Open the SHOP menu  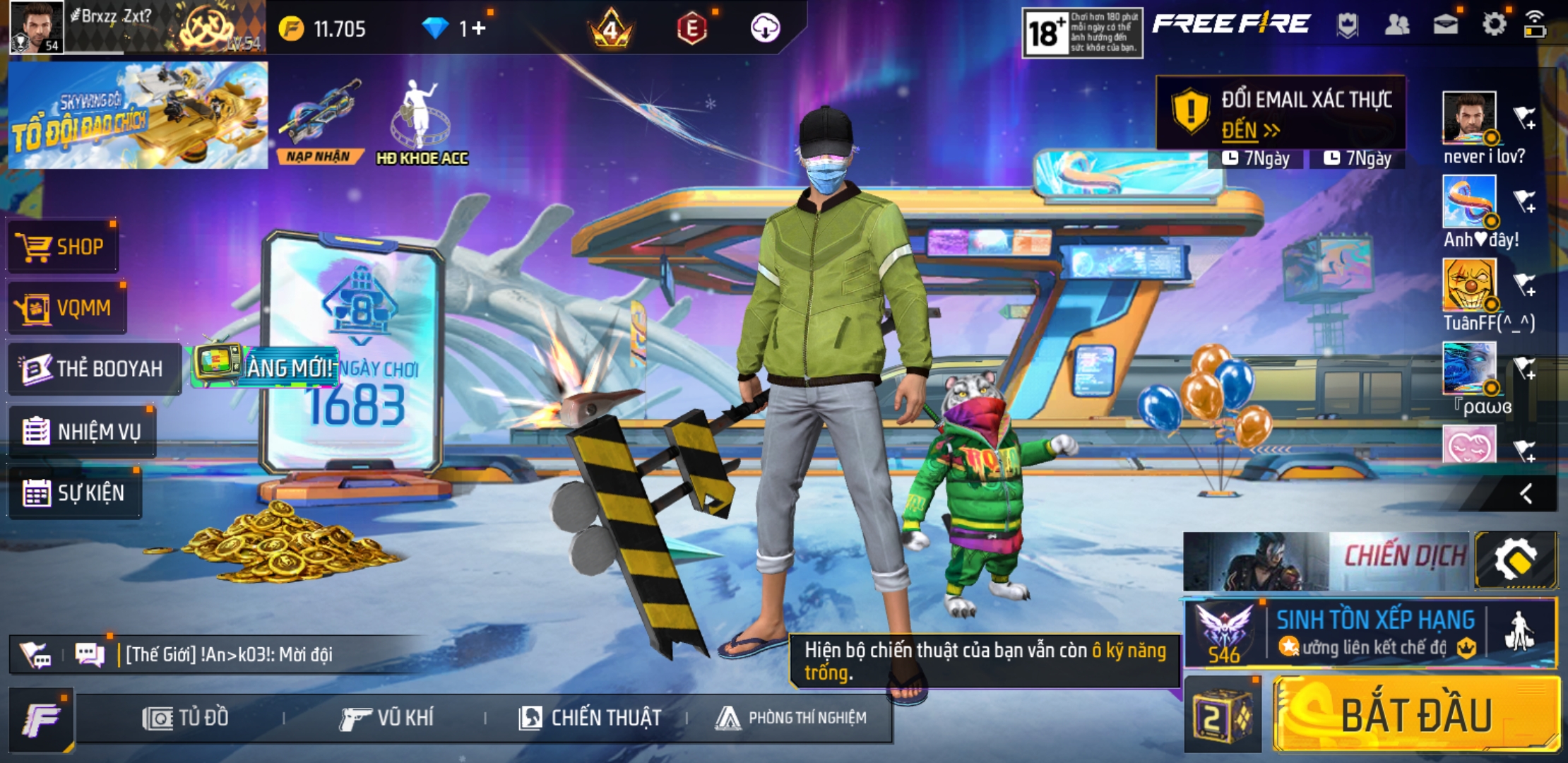click(64, 247)
